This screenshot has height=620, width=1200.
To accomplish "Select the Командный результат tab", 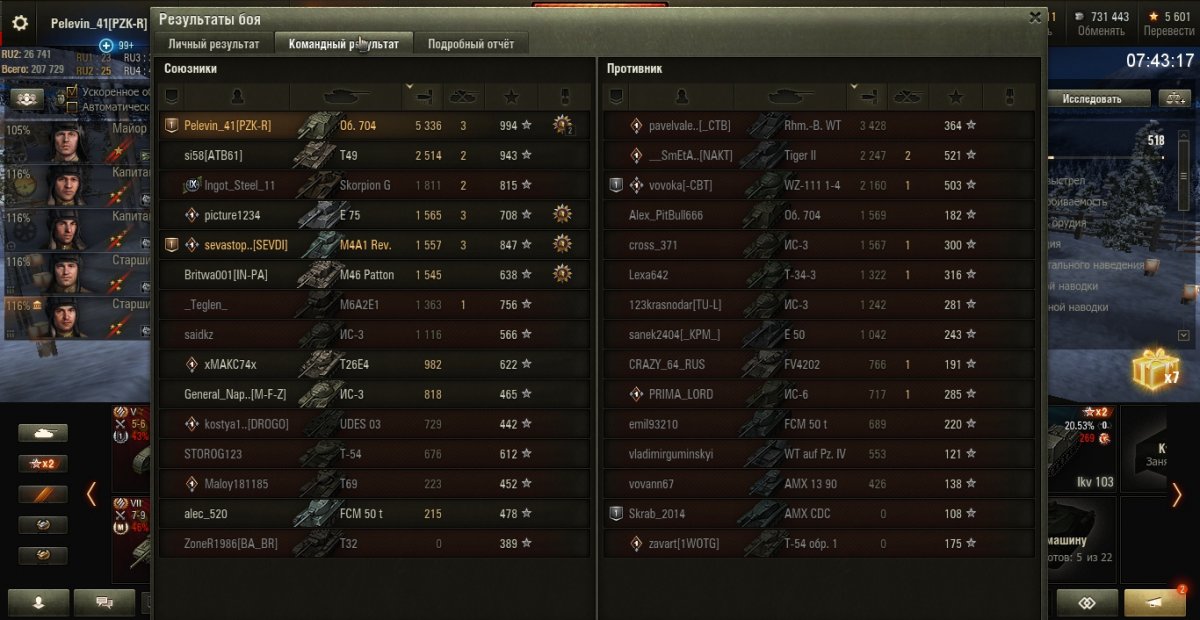I will tap(344, 44).
